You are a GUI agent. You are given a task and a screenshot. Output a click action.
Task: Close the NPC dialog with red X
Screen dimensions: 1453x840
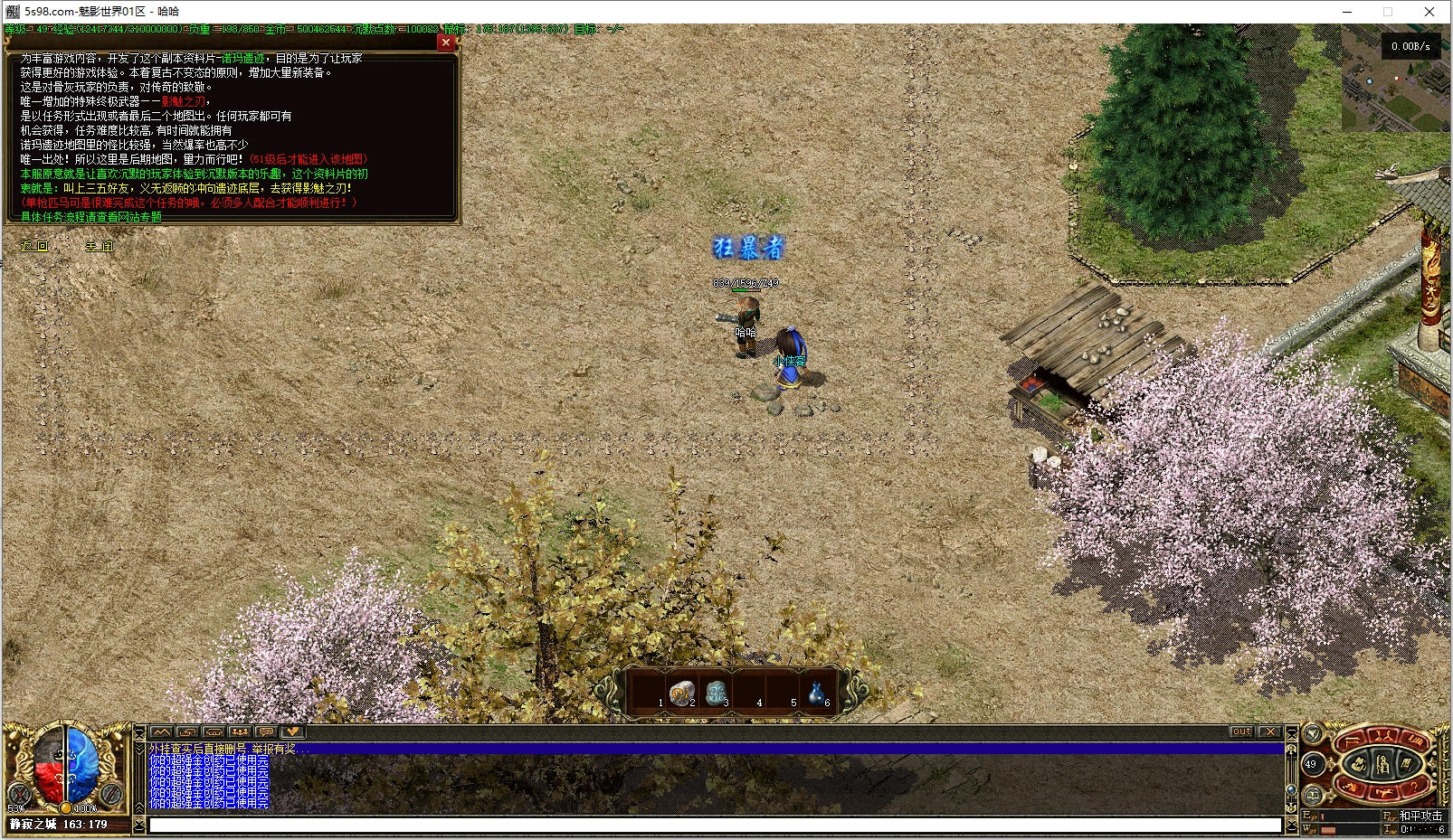(x=445, y=42)
